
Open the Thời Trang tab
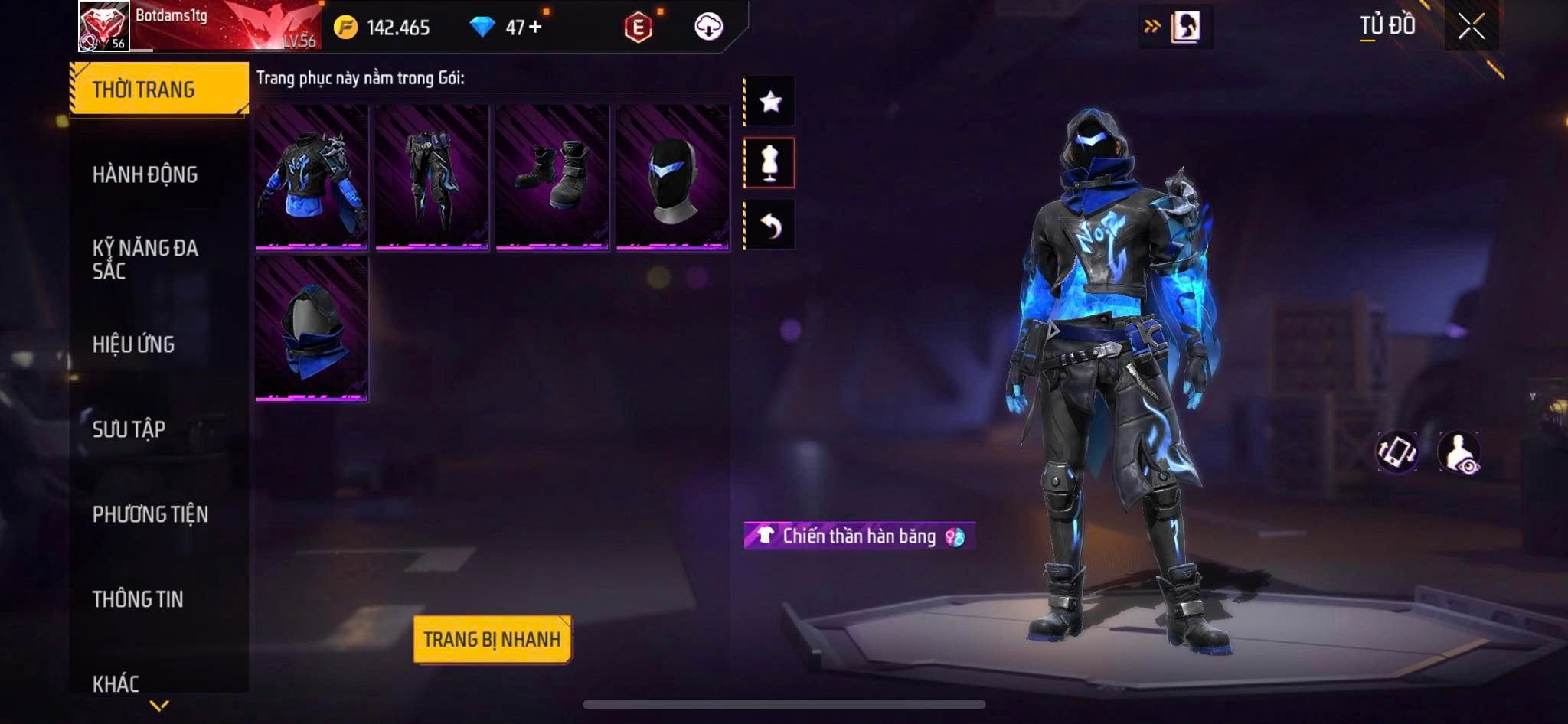(158, 90)
